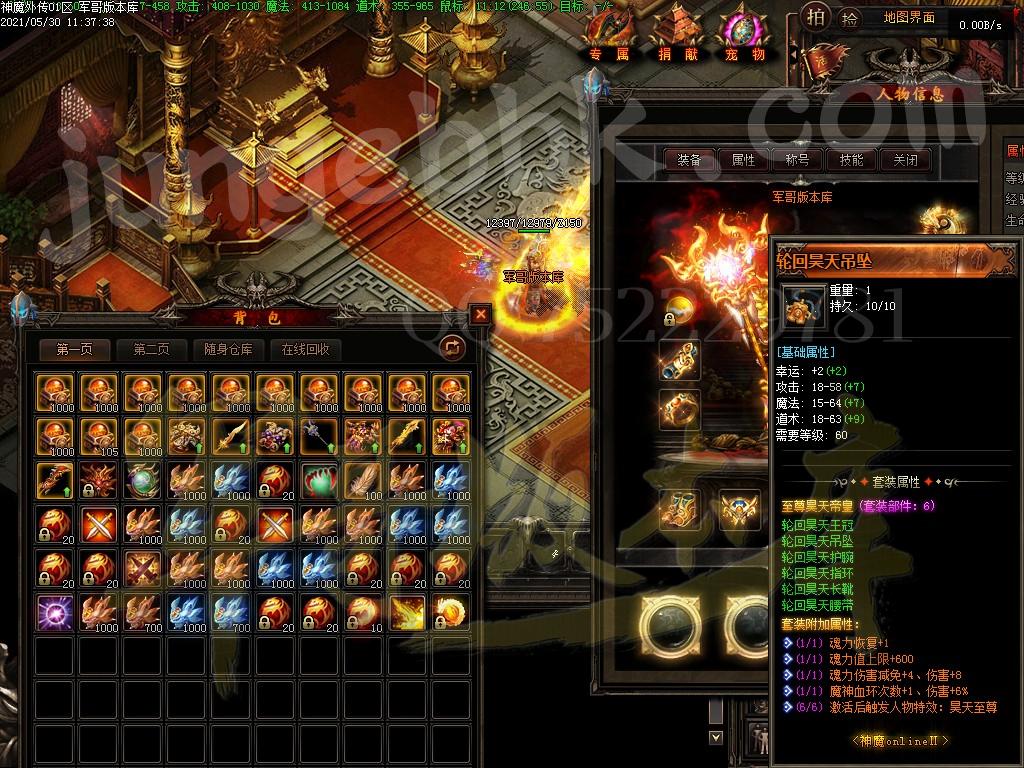Image resolution: width=1024 pixels, height=768 pixels.
Task: Close the backpack window with red X
Action: pyautogui.click(x=481, y=314)
